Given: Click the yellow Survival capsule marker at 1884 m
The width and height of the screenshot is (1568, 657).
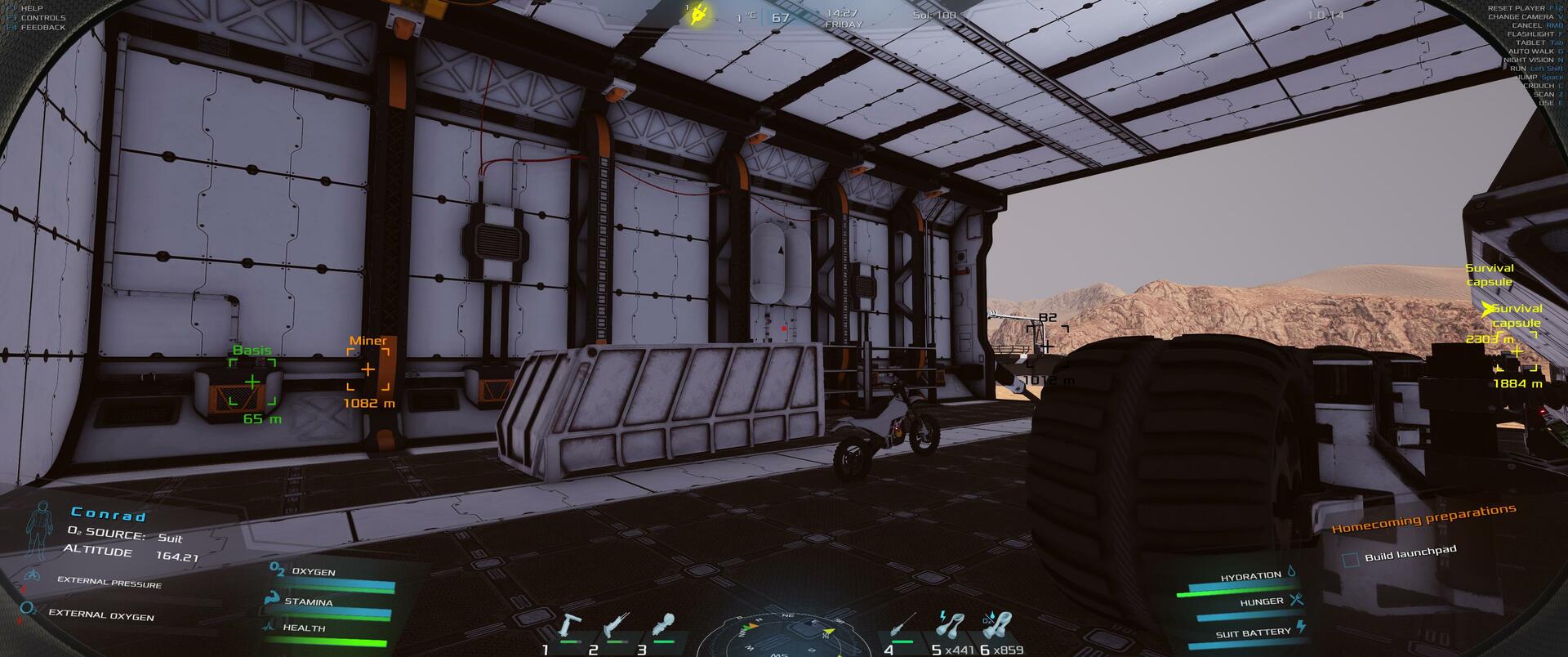Looking at the screenshot, I should [x=1517, y=352].
